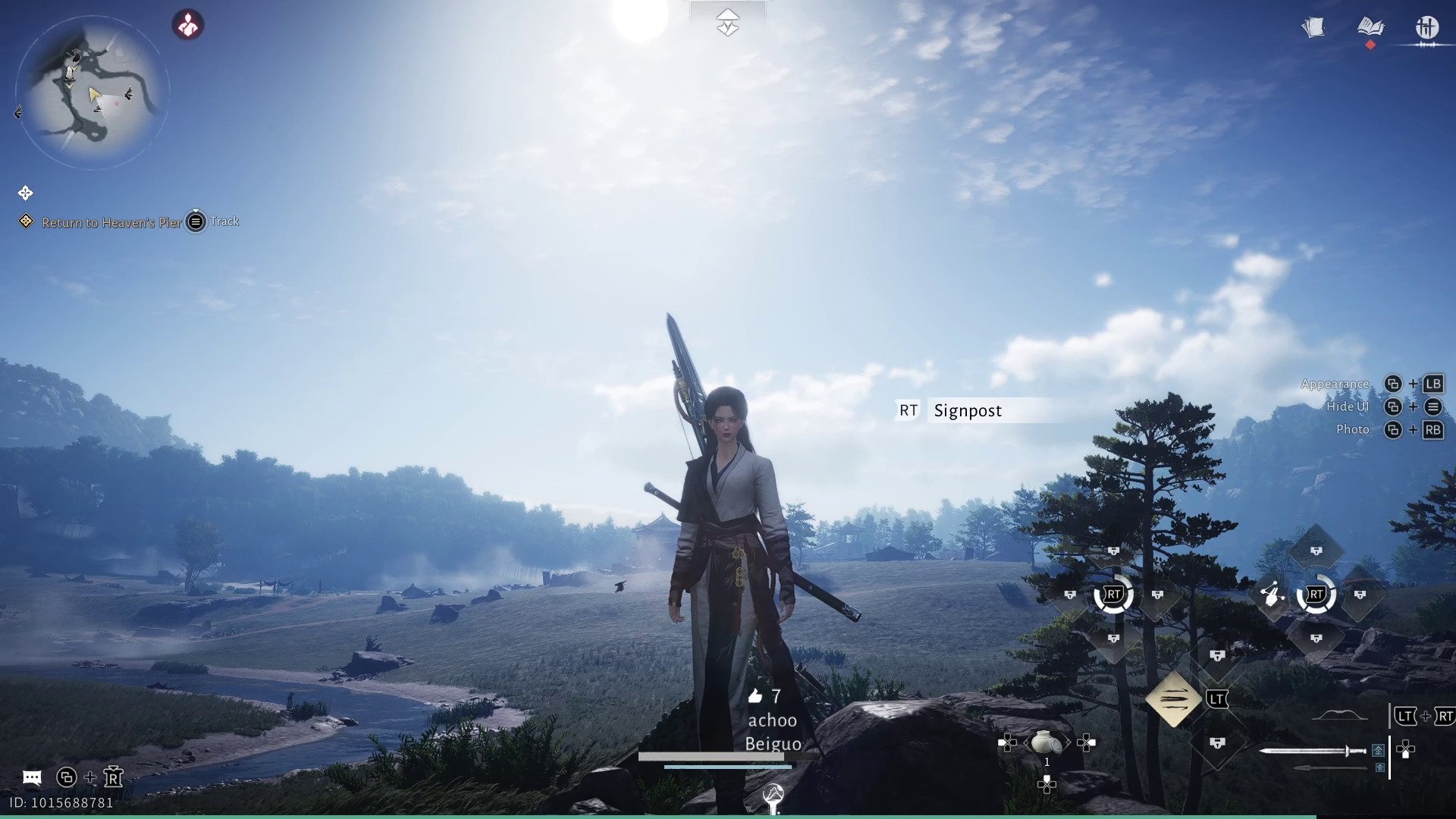The height and width of the screenshot is (819, 1456).
Task: Open the stacked cards icon
Action: click(x=1313, y=27)
